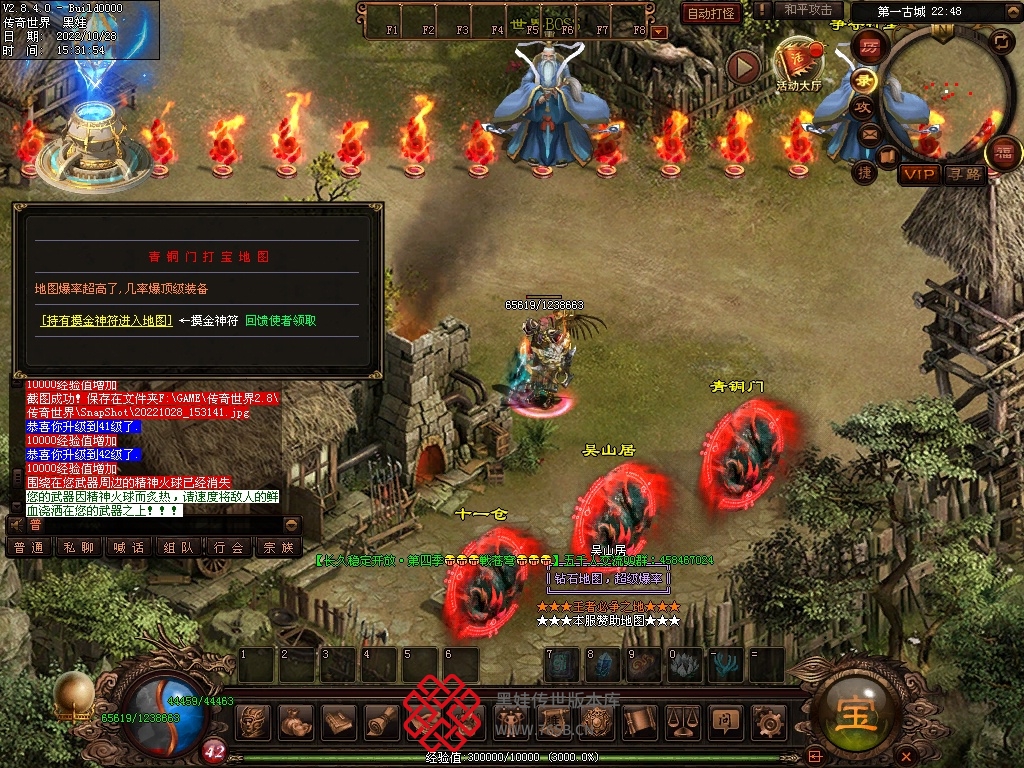Open the envelope mail icon beside minimap
Image resolution: width=1024 pixels, height=768 pixels.
point(869,133)
